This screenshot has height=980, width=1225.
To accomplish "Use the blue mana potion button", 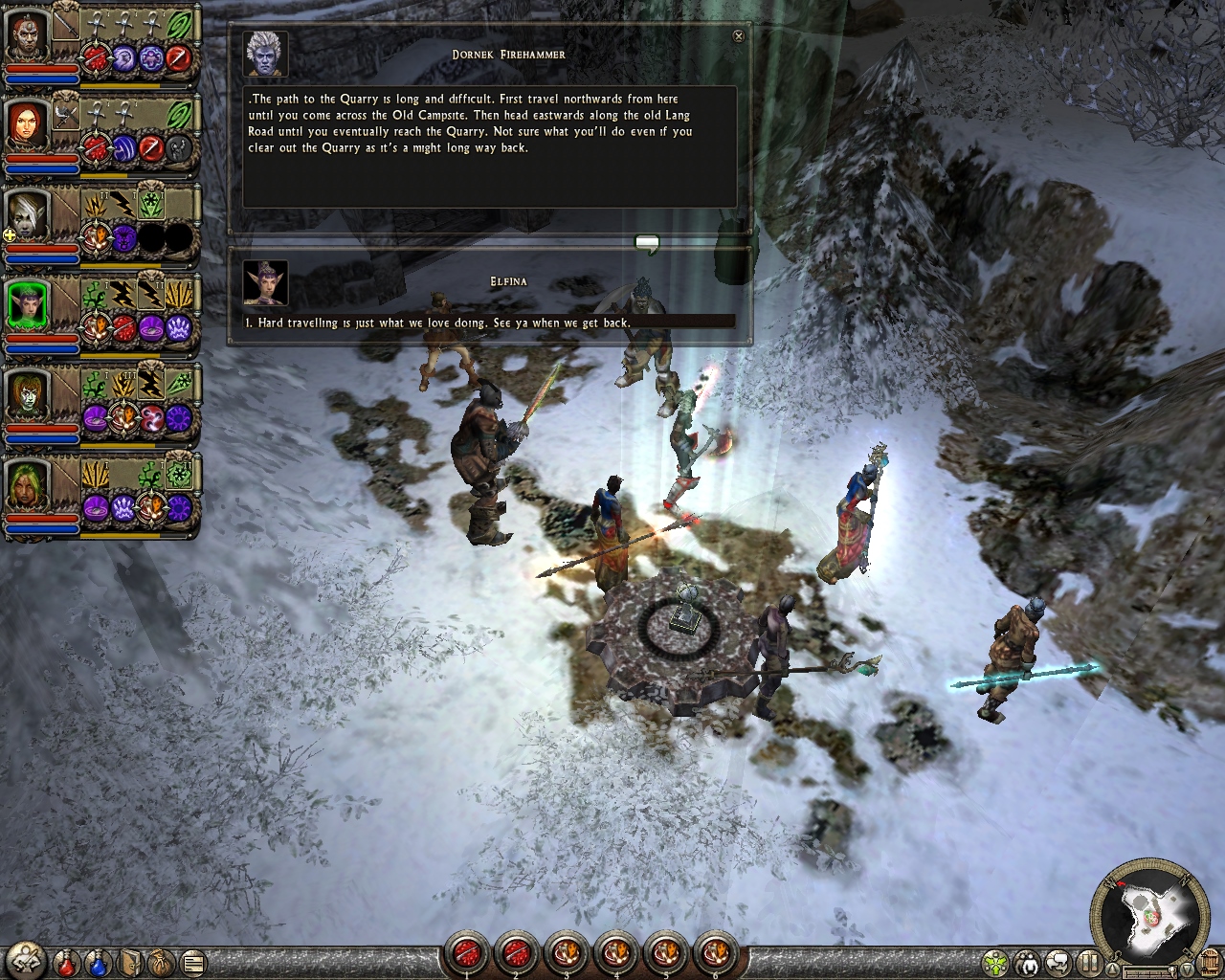I will 99,961.
